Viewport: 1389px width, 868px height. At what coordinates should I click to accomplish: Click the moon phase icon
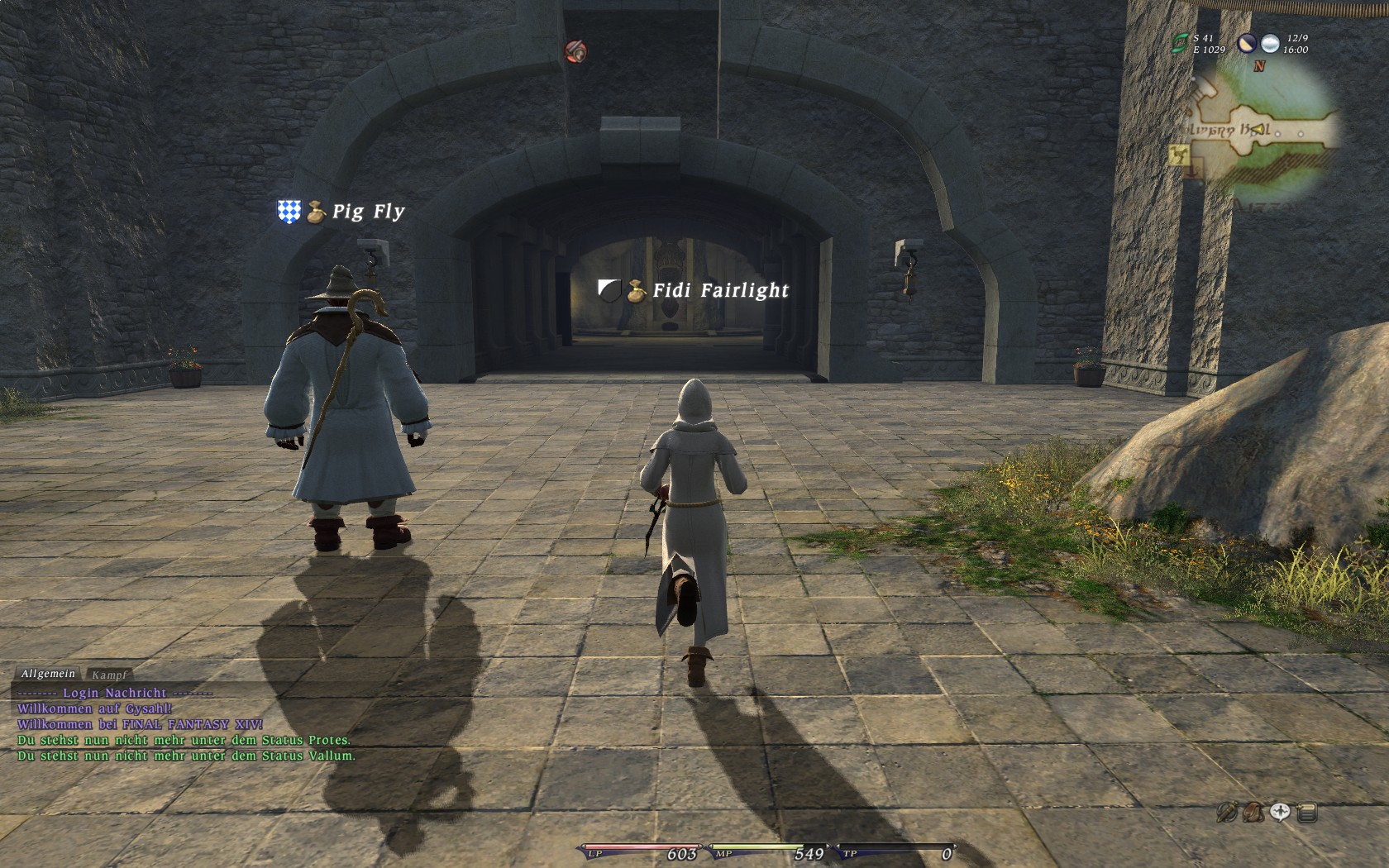point(1247,44)
